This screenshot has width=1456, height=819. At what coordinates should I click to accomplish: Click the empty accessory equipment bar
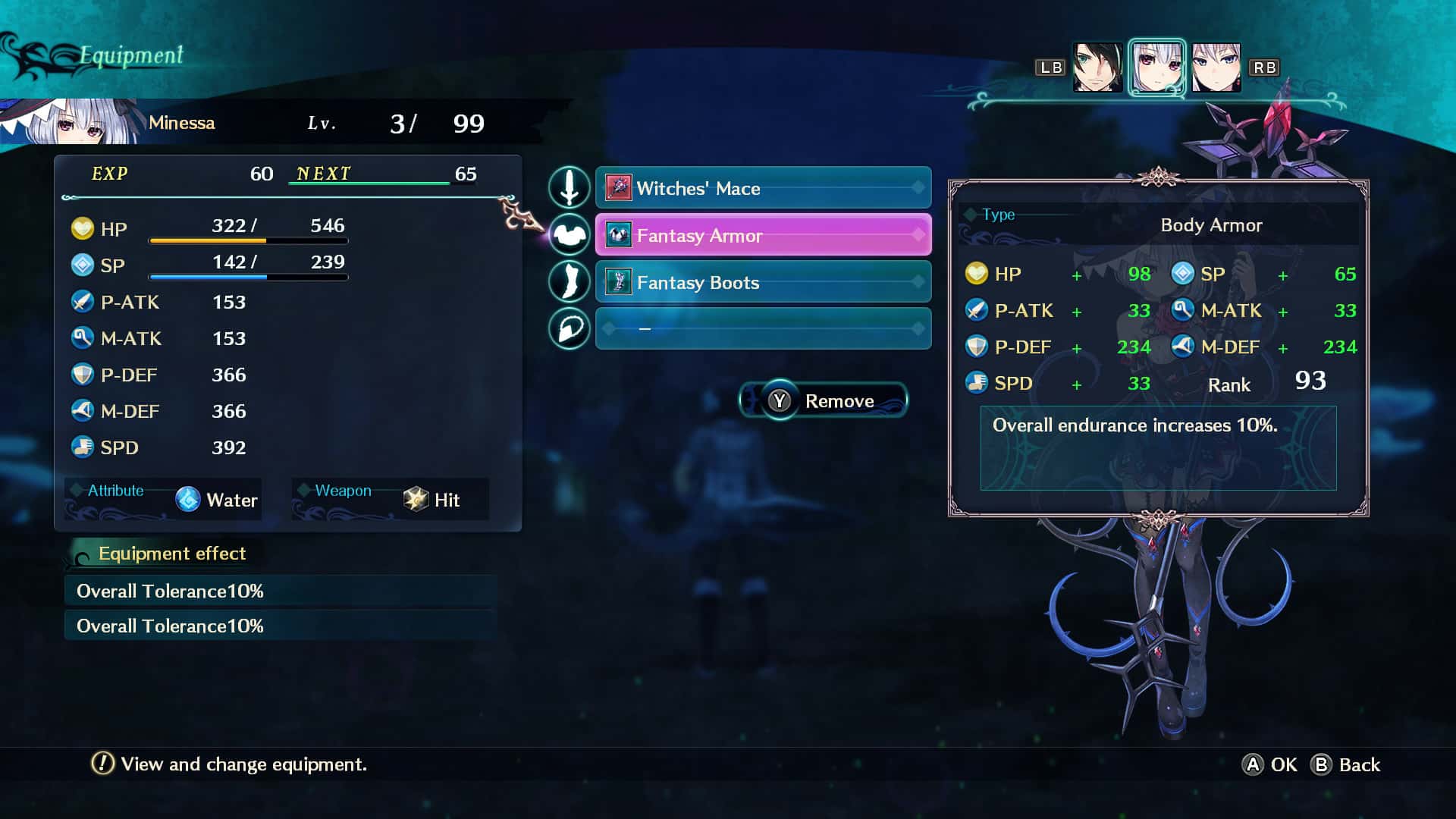[x=762, y=328]
